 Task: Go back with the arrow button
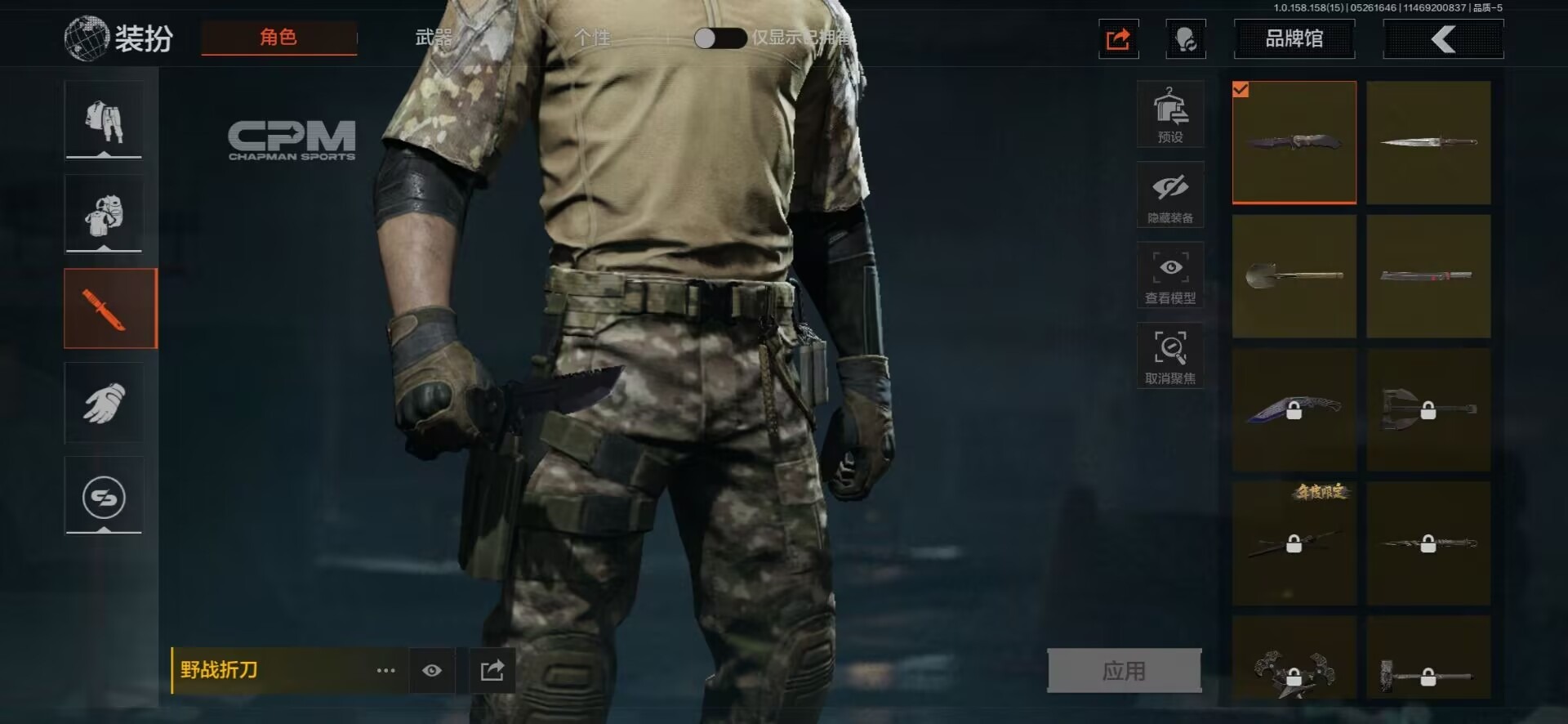point(1443,38)
